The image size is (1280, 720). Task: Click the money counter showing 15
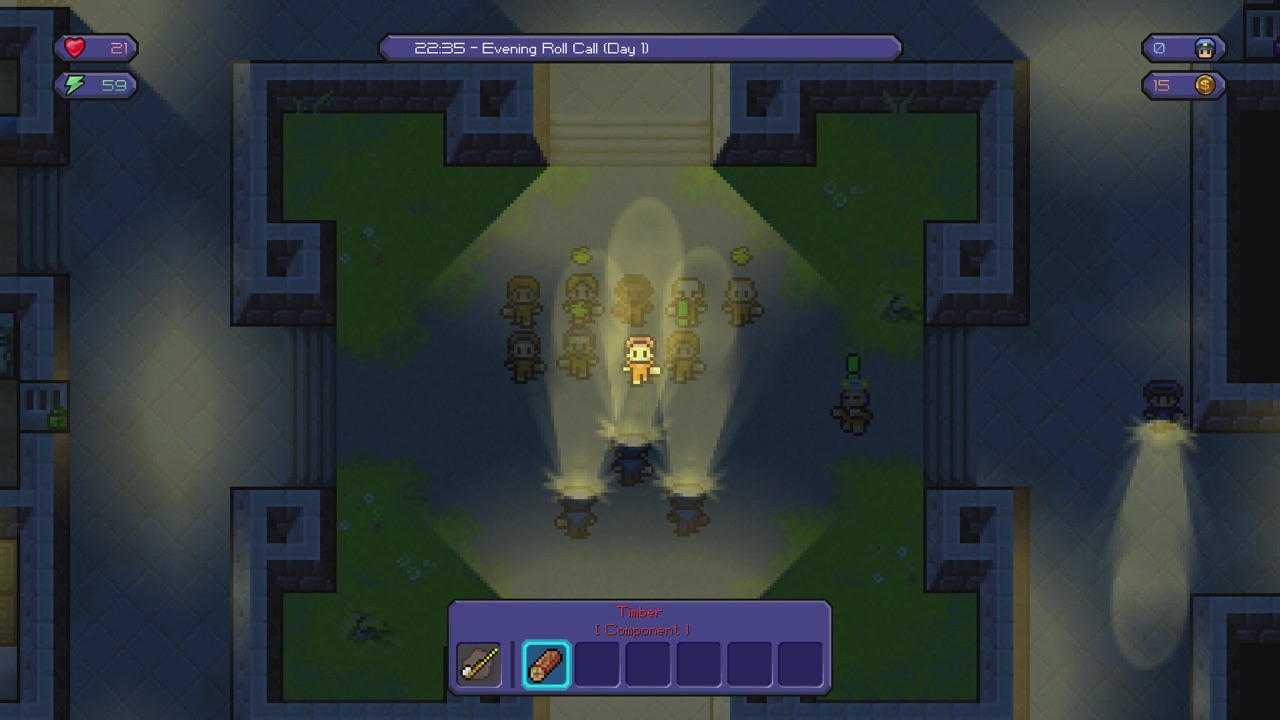tap(1162, 85)
